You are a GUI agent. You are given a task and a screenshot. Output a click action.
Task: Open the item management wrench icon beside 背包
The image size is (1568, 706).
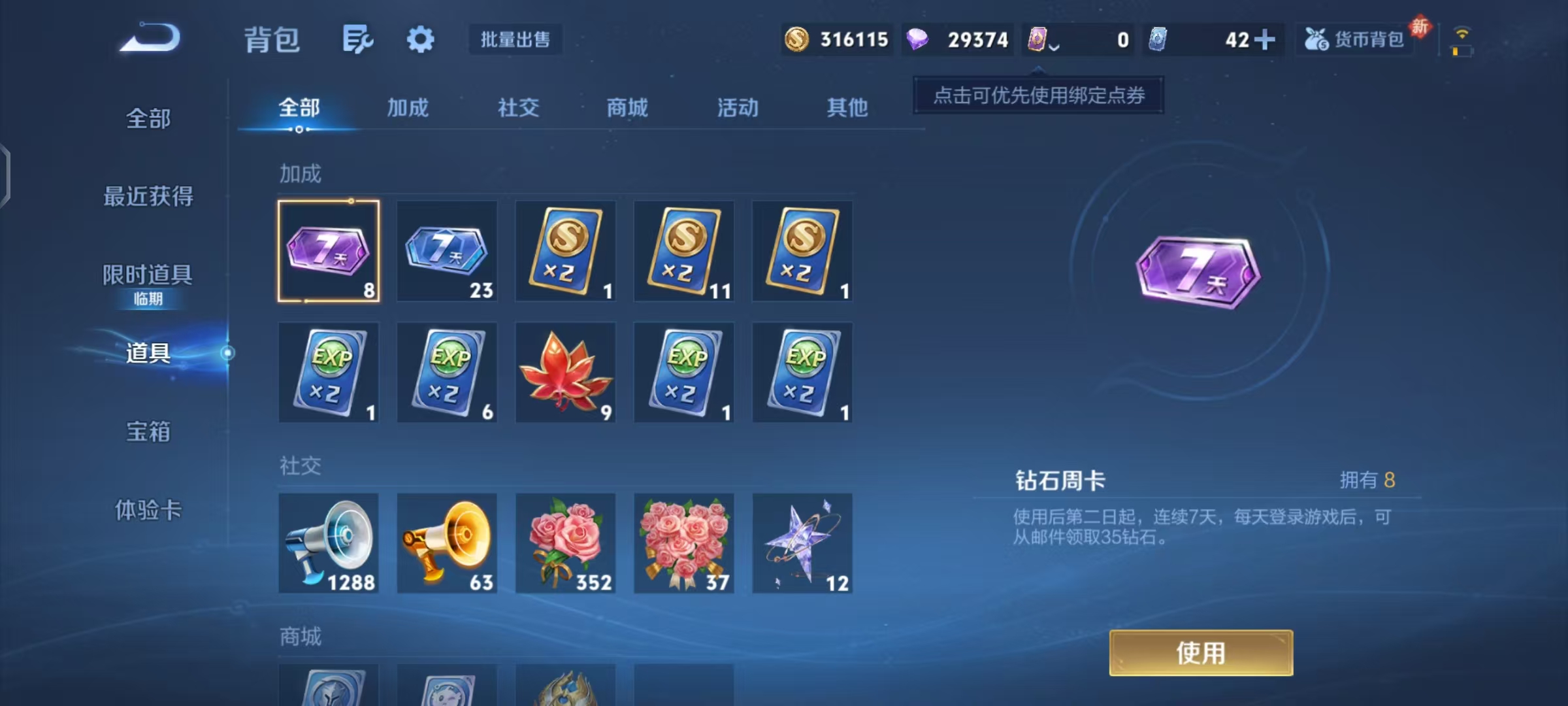(357, 39)
